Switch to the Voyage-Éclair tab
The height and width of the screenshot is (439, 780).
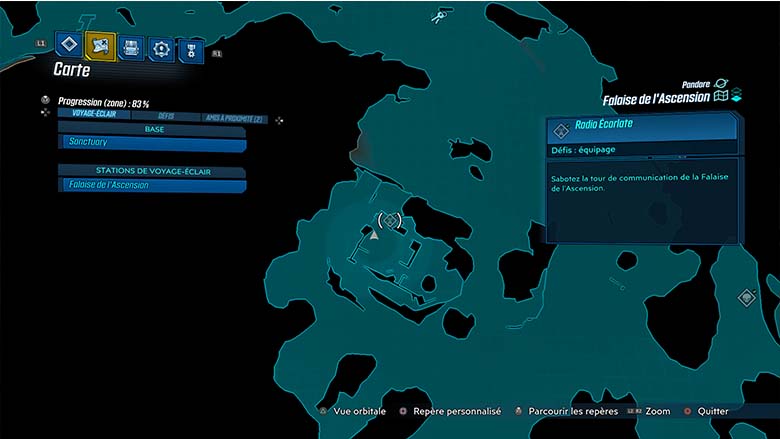coord(91,117)
